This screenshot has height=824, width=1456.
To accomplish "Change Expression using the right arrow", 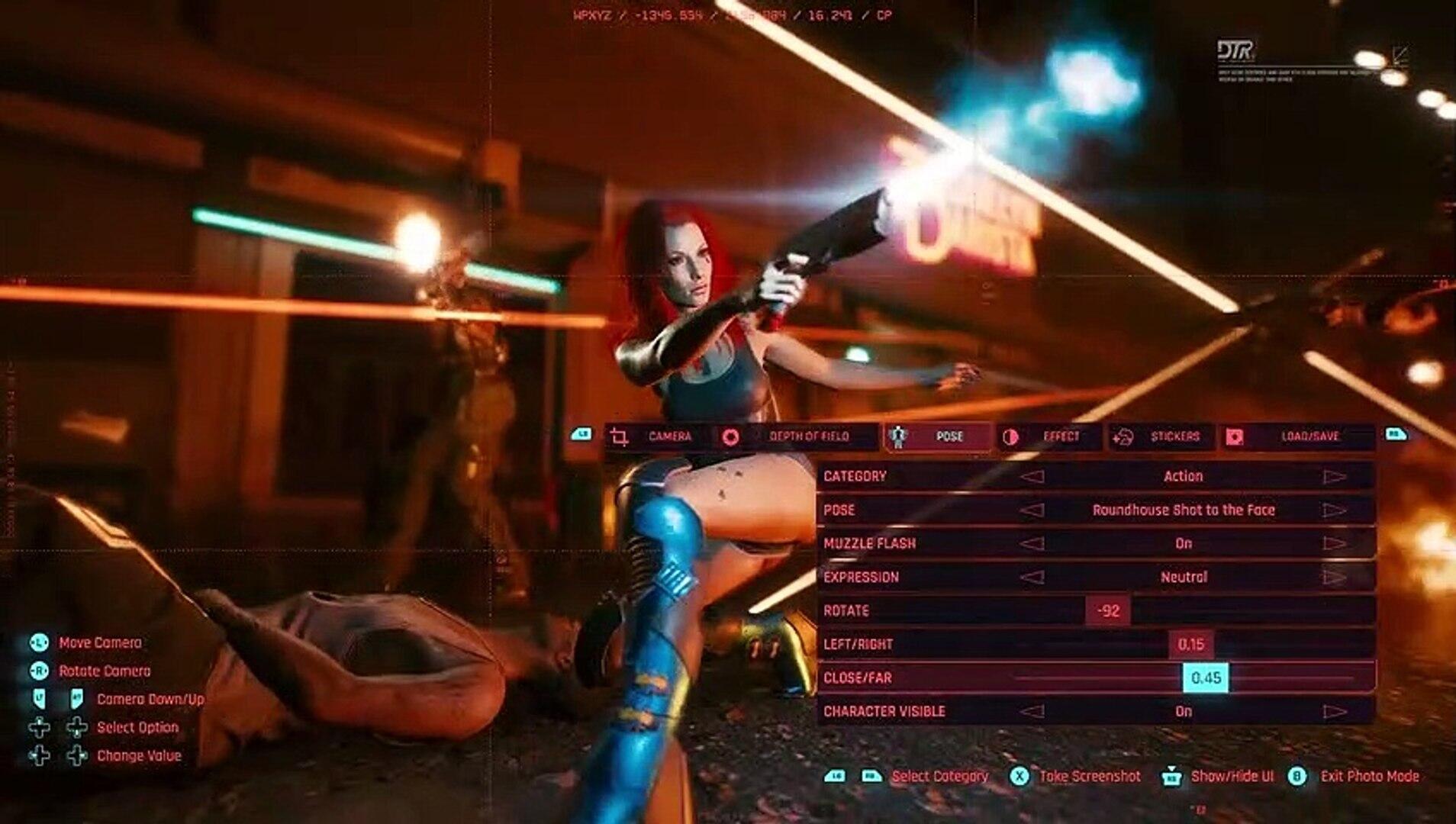I will [x=1334, y=578].
